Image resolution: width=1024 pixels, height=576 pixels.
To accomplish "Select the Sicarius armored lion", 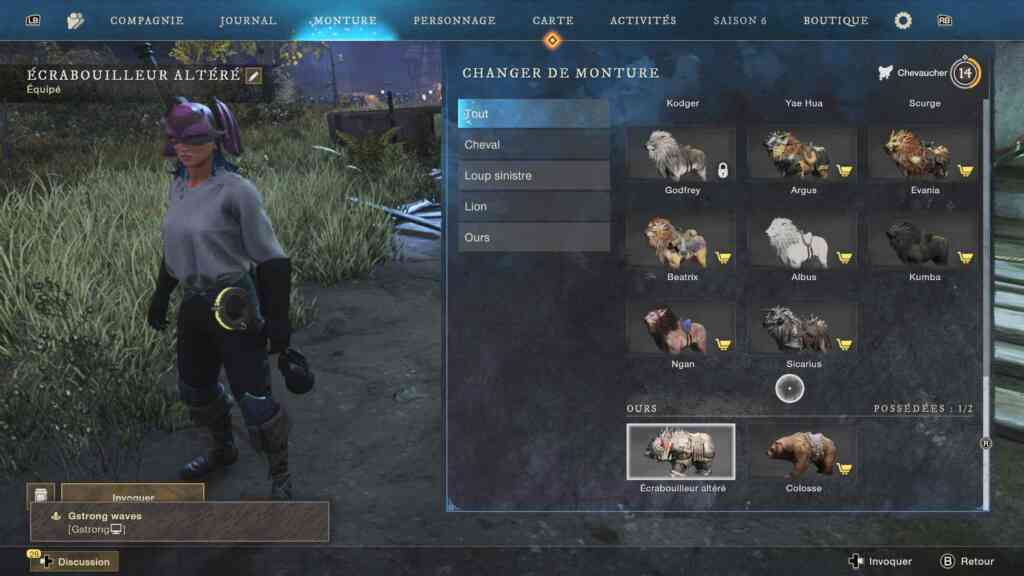I will pyautogui.click(x=803, y=328).
